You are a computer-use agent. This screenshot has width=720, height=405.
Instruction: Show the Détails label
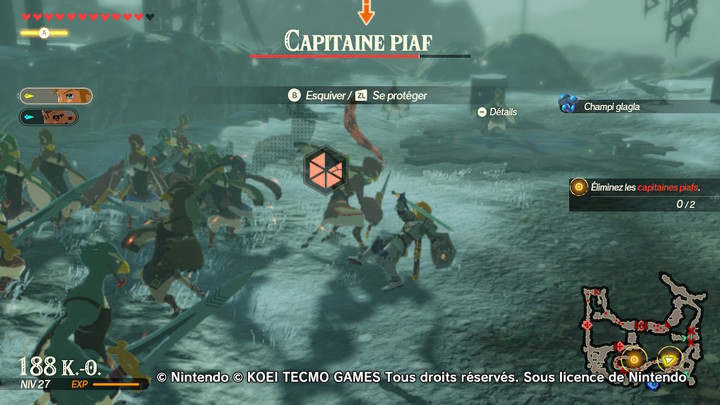tap(502, 112)
